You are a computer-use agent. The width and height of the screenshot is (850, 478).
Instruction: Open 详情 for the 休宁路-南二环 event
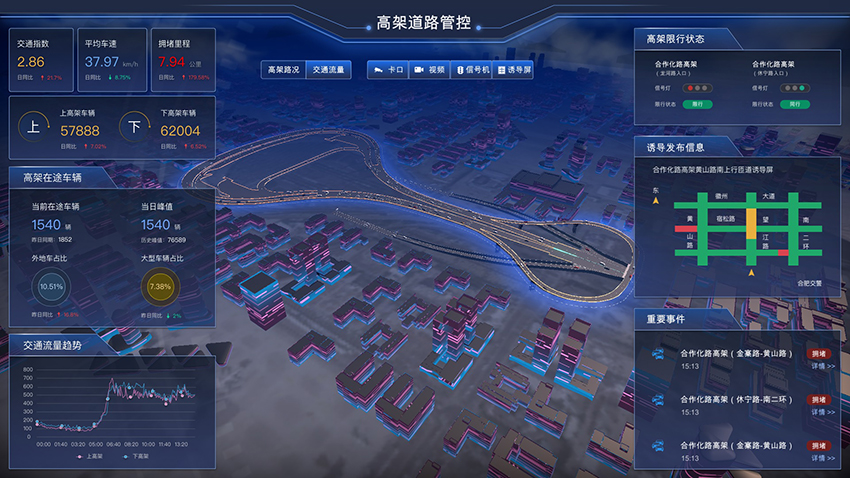(x=822, y=412)
